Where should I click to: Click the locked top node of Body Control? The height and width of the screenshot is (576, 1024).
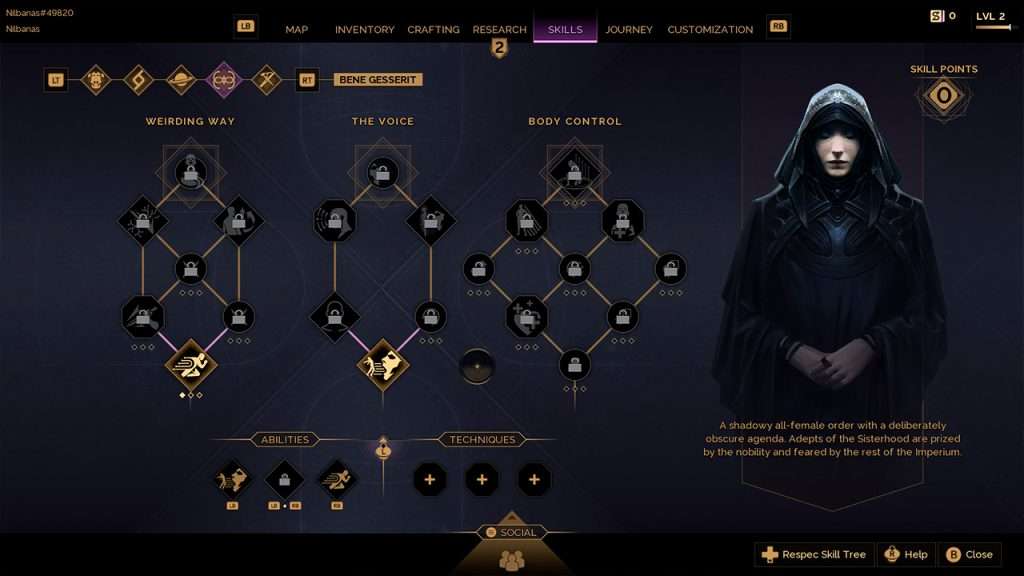point(574,173)
